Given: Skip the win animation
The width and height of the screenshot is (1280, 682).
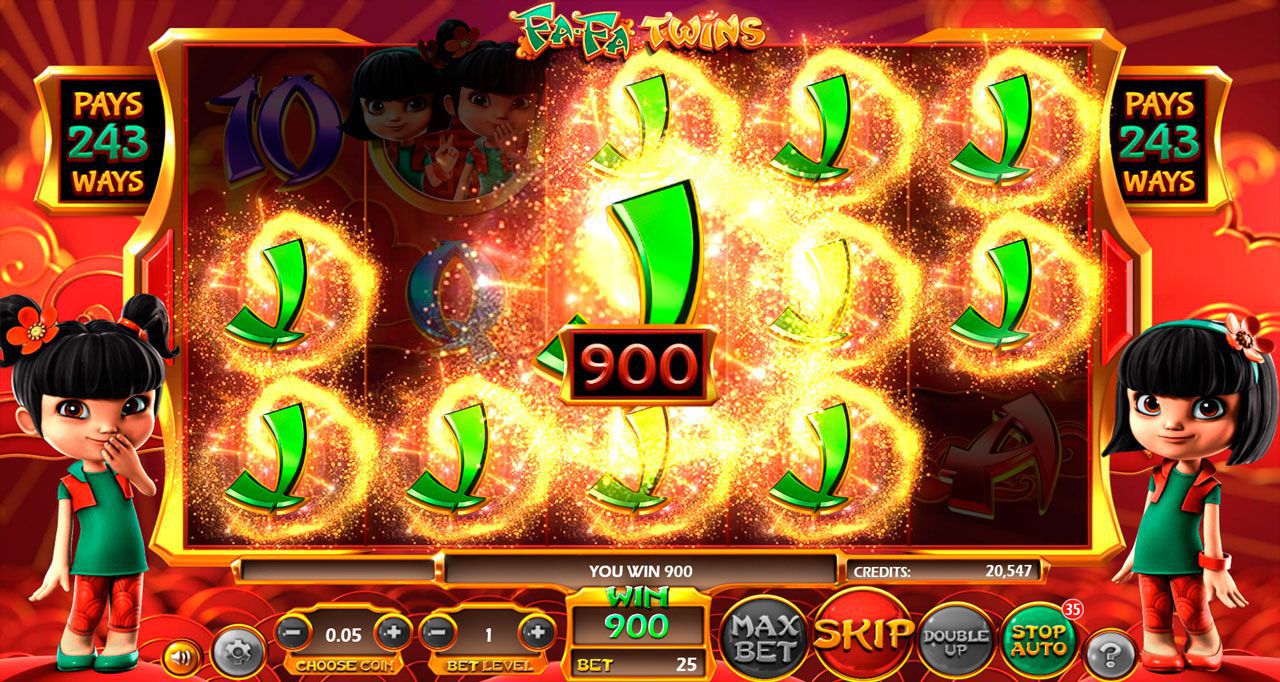Looking at the screenshot, I should (x=862, y=634).
